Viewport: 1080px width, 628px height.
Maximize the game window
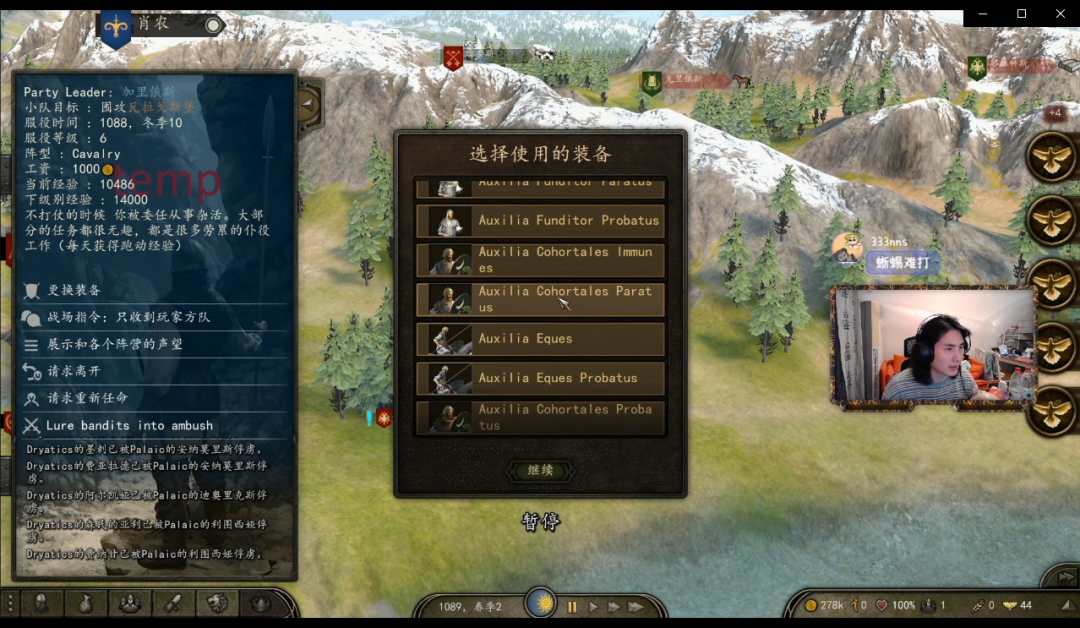tap(1021, 13)
